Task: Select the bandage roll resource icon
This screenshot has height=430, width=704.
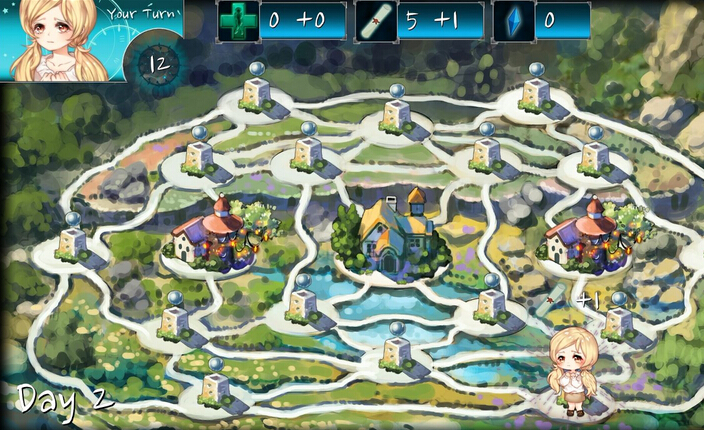Action: pos(376,21)
